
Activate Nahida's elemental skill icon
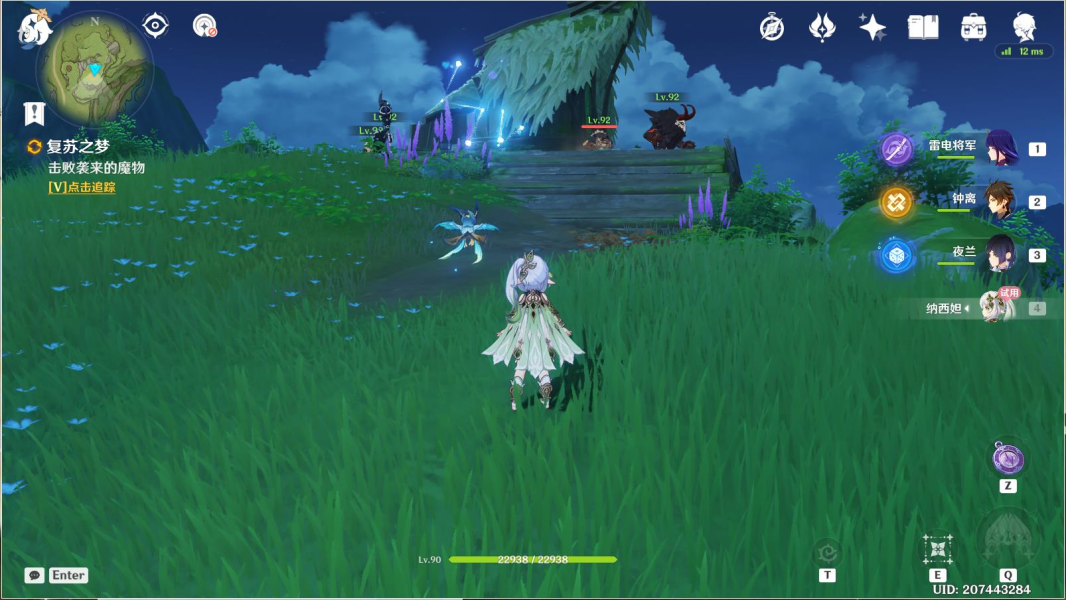(x=937, y=549)
